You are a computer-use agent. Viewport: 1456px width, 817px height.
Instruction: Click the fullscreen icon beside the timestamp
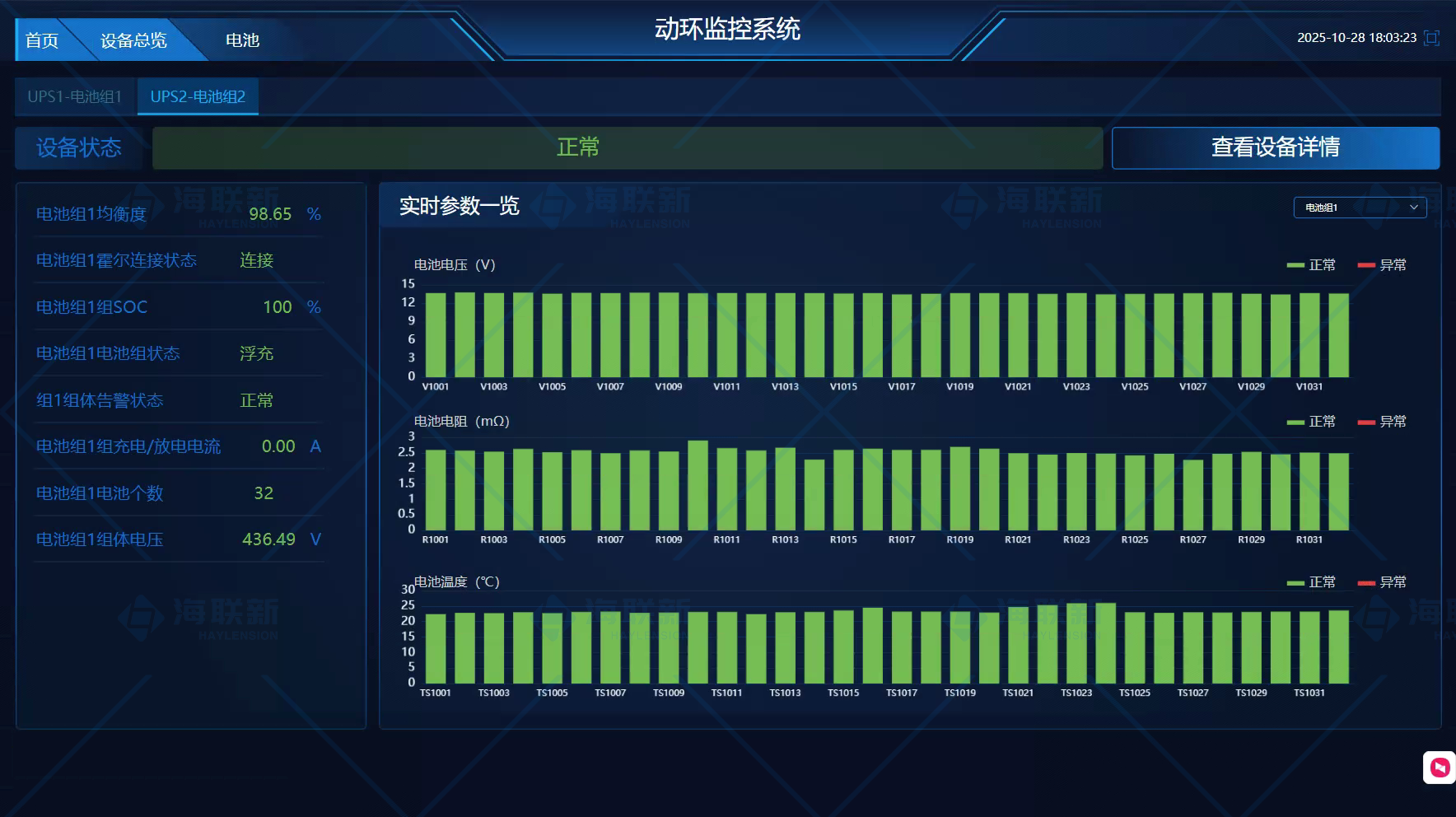coord(1433,39)
